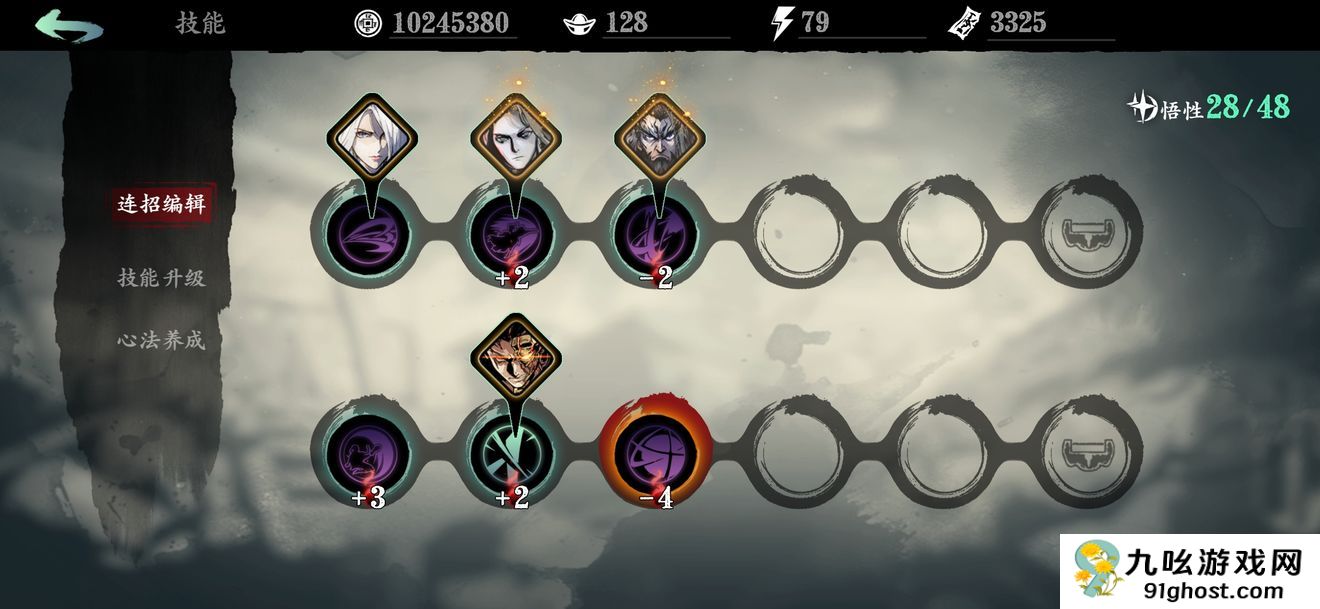This screenshot has height=609, width=1320.
Task: Select the white-haired character portrait
Action: pyautogui.click(x=371, y=140)
